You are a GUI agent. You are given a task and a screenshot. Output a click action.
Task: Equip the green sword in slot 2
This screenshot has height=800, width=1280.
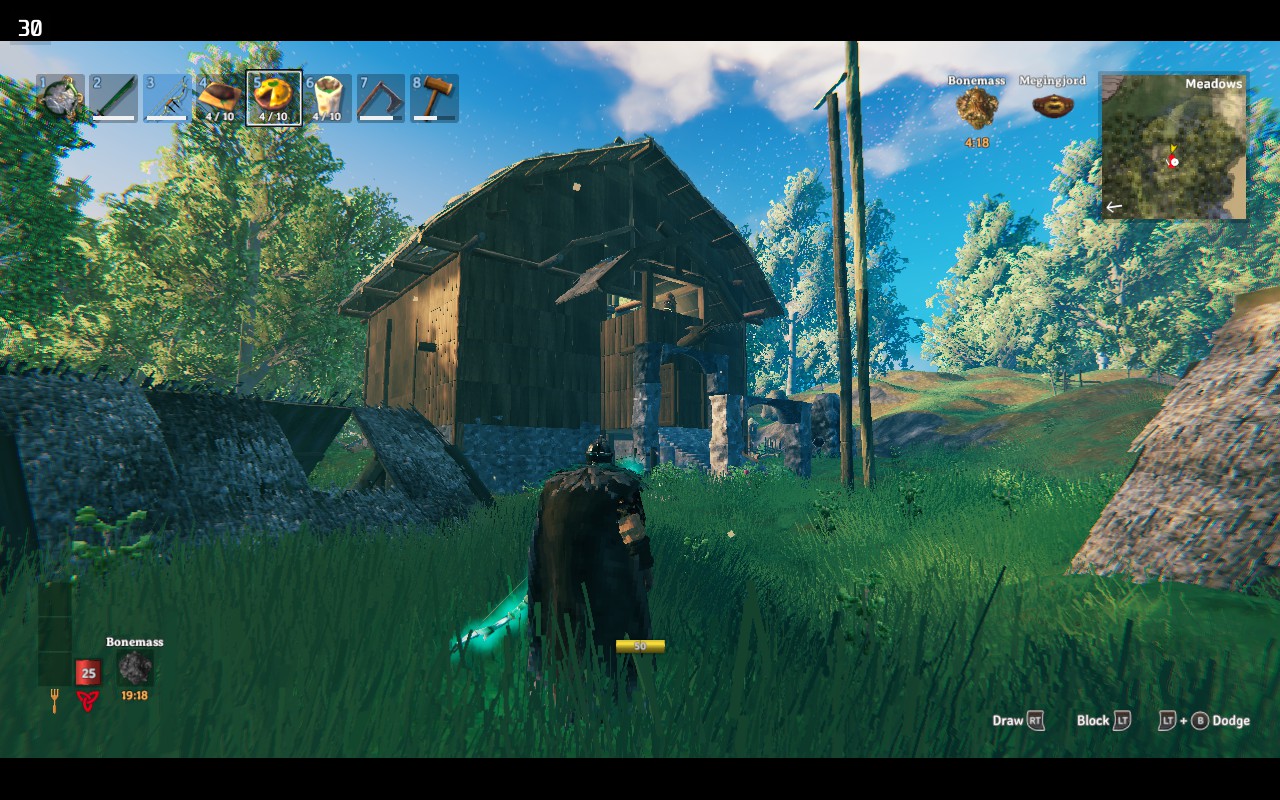(x=113, y=98)
